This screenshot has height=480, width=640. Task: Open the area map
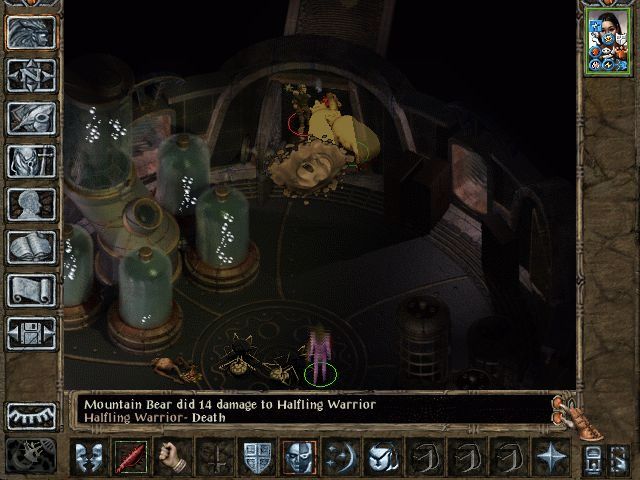click(31, 74)
